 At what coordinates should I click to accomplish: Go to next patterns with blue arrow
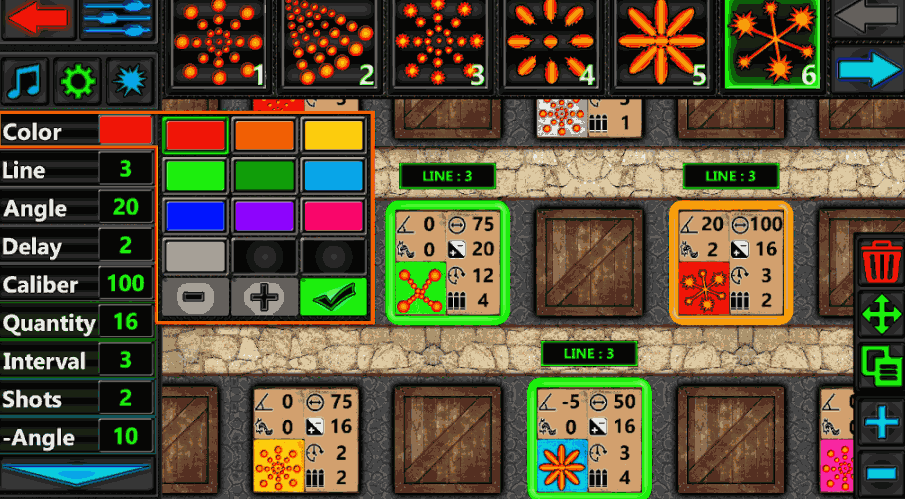click(x=868, y=71)
